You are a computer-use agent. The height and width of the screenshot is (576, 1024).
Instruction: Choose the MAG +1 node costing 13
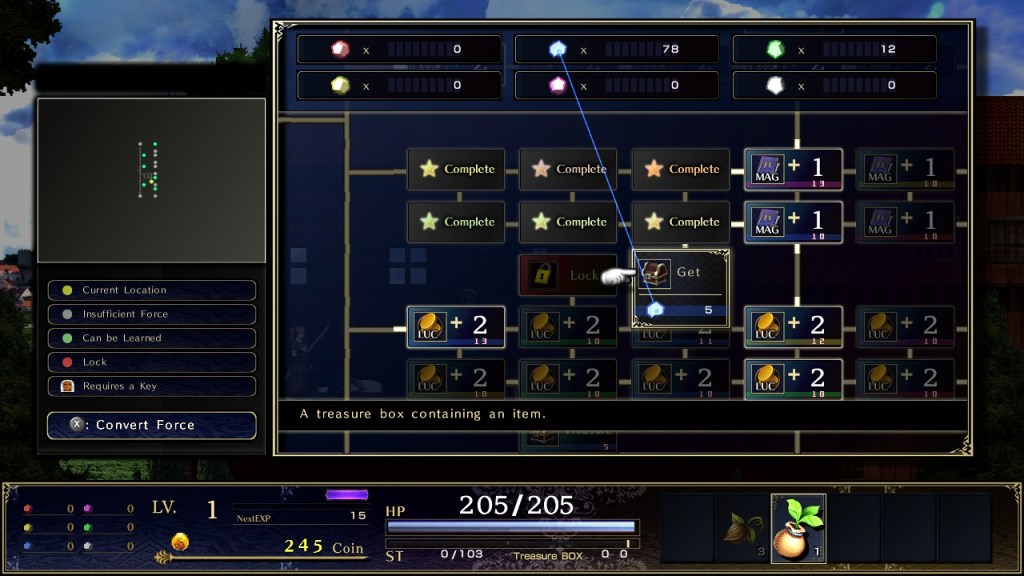tap(793, 169)
